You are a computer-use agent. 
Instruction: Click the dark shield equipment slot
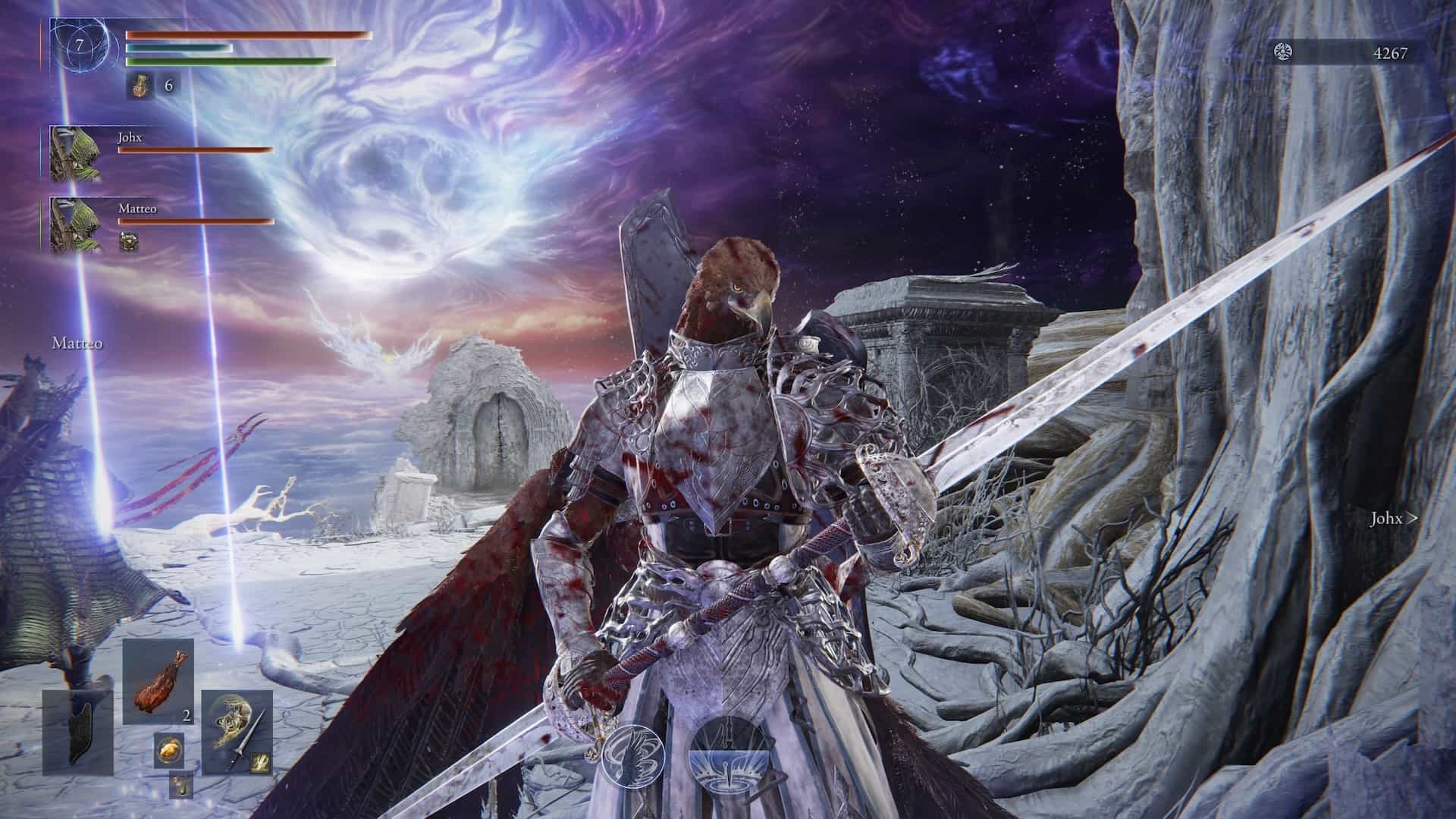pyautogui.click(x=77, y=731)
